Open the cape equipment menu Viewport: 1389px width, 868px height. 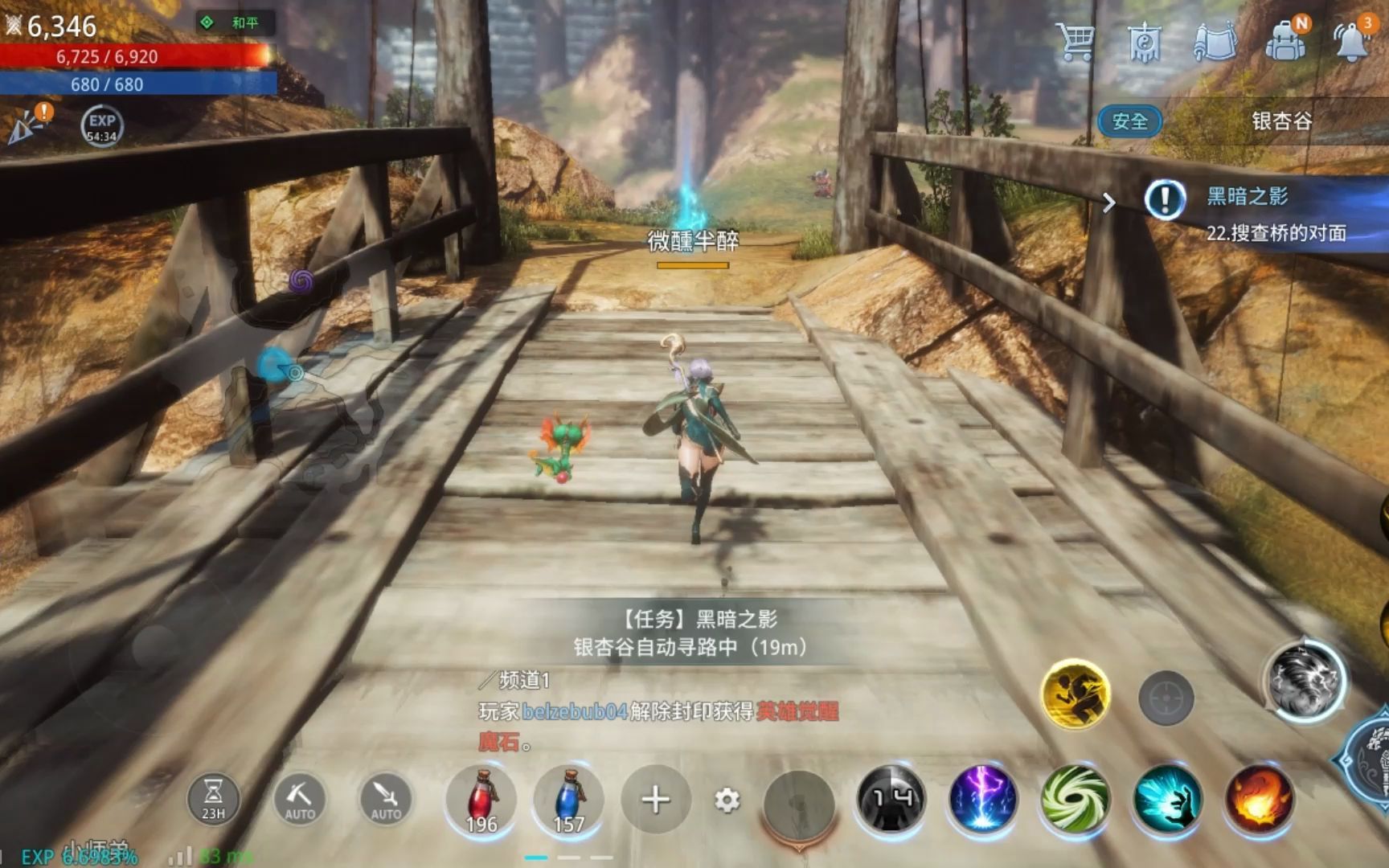(x=1215, y=40)
